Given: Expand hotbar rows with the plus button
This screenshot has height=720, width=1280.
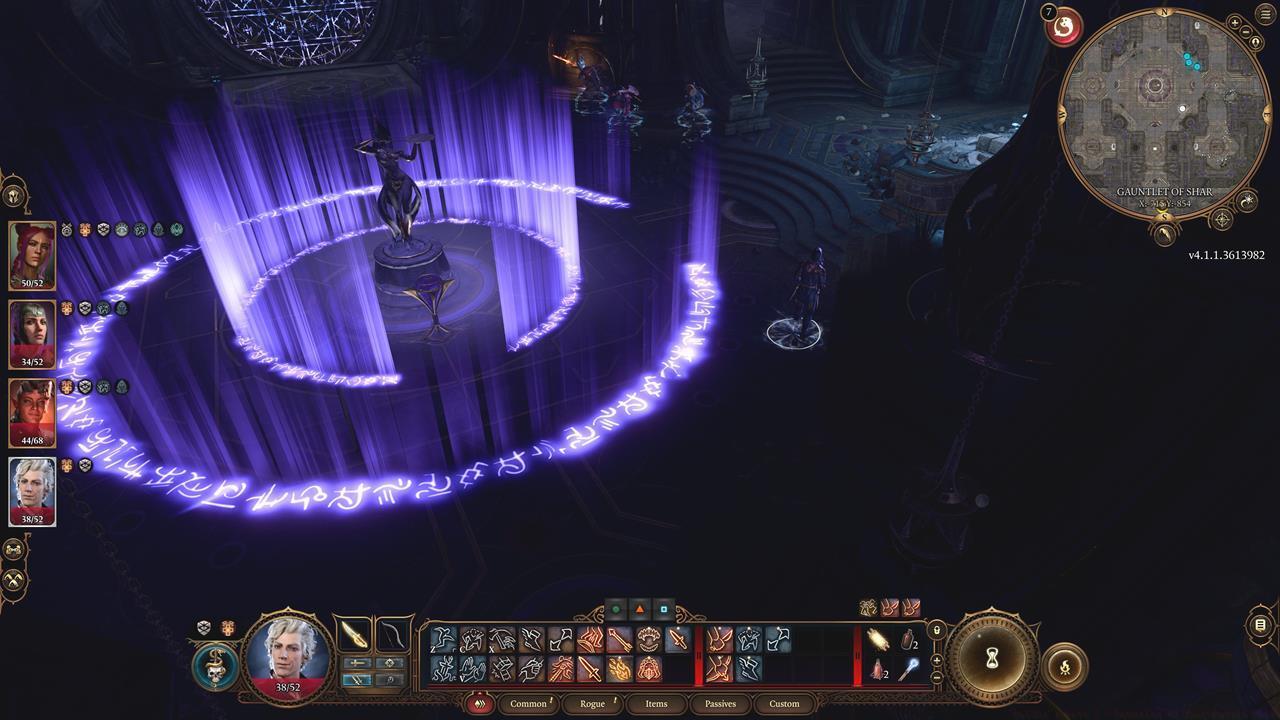Looking at the screenshot, I should point(937,660).
